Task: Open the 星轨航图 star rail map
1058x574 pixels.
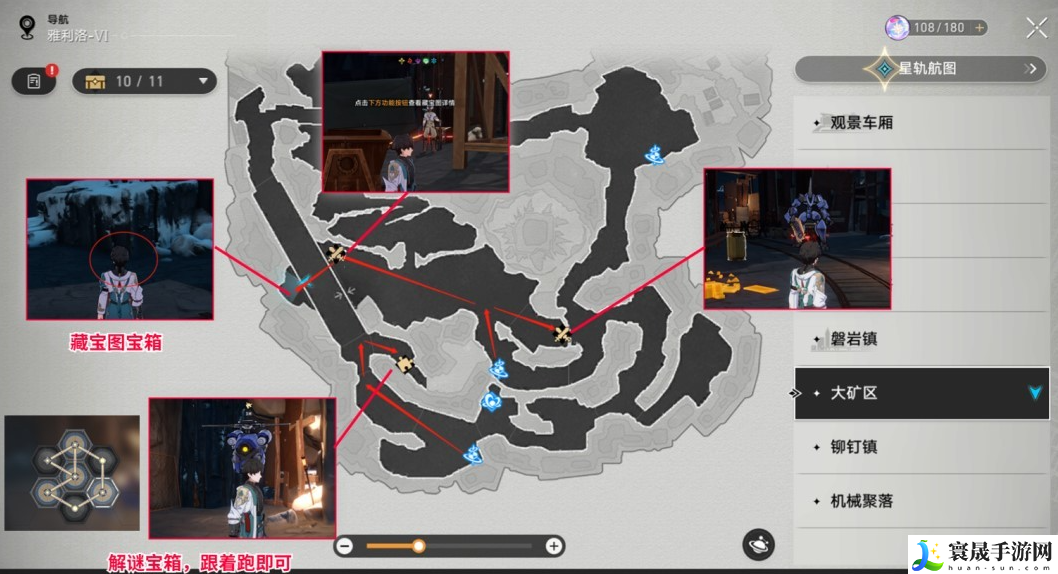Action: pos(921,69)
